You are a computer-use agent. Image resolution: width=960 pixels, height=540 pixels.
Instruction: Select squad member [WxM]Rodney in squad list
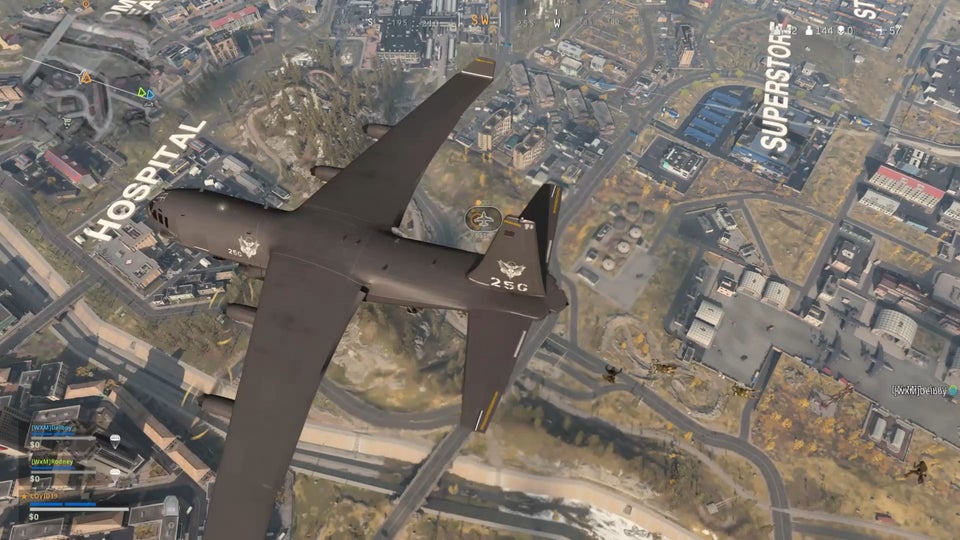point(52,462)
